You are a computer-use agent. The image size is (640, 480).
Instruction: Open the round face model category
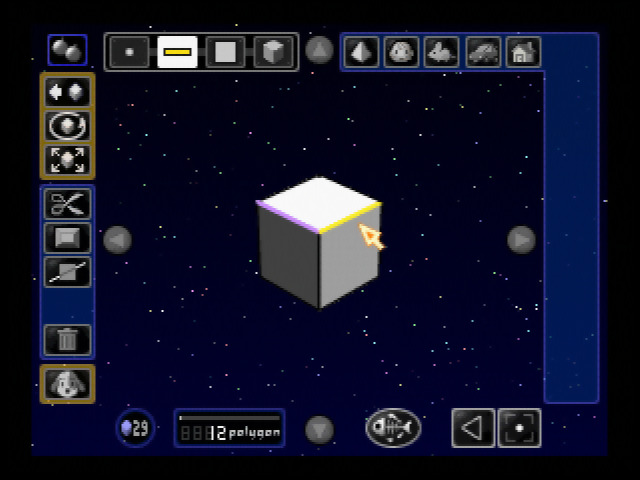(x=402, y=52)
